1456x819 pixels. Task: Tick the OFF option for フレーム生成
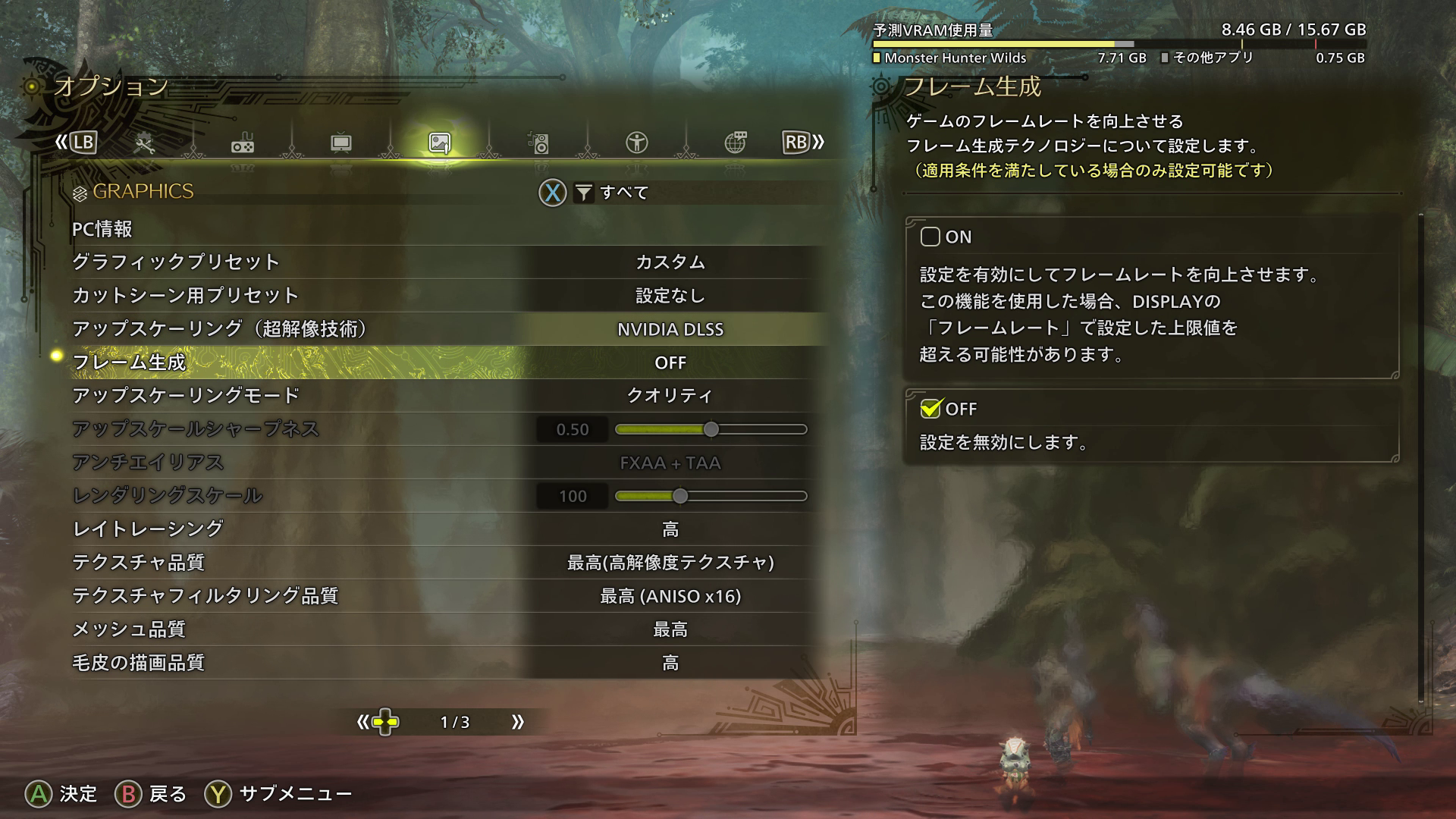tap(930, 409)
